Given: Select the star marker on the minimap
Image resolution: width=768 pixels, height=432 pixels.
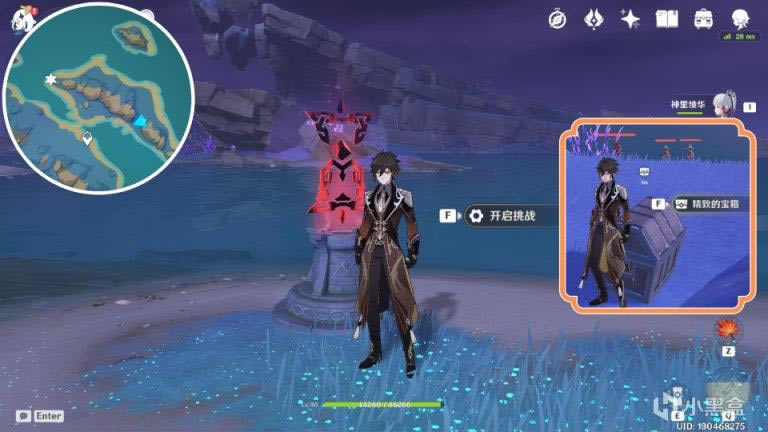Looking at the screenshot, I should pyautogui.click(x=51, y=78).
